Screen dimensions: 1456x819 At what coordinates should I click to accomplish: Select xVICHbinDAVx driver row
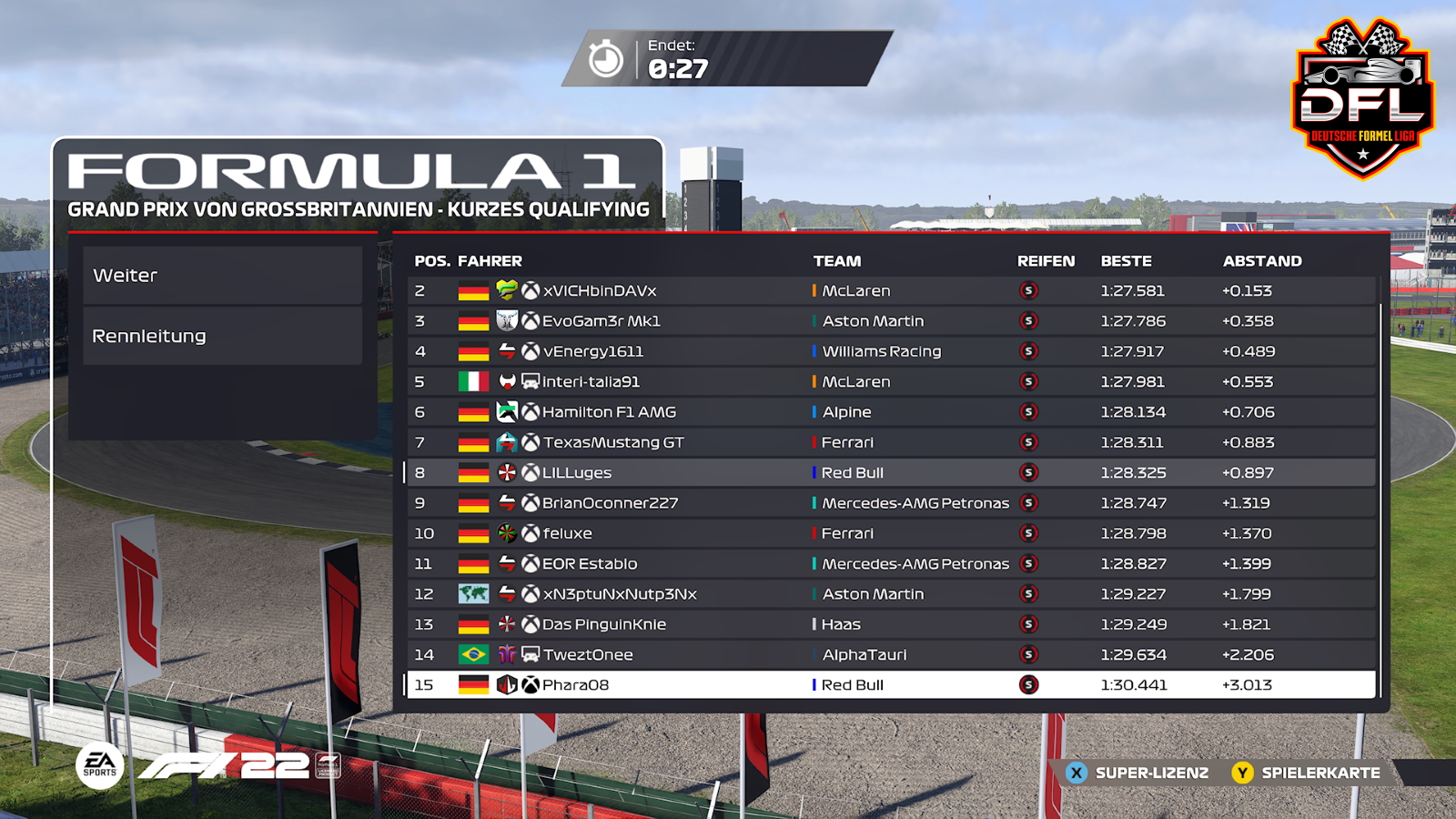pyautogui.click(x=890, y=291)
